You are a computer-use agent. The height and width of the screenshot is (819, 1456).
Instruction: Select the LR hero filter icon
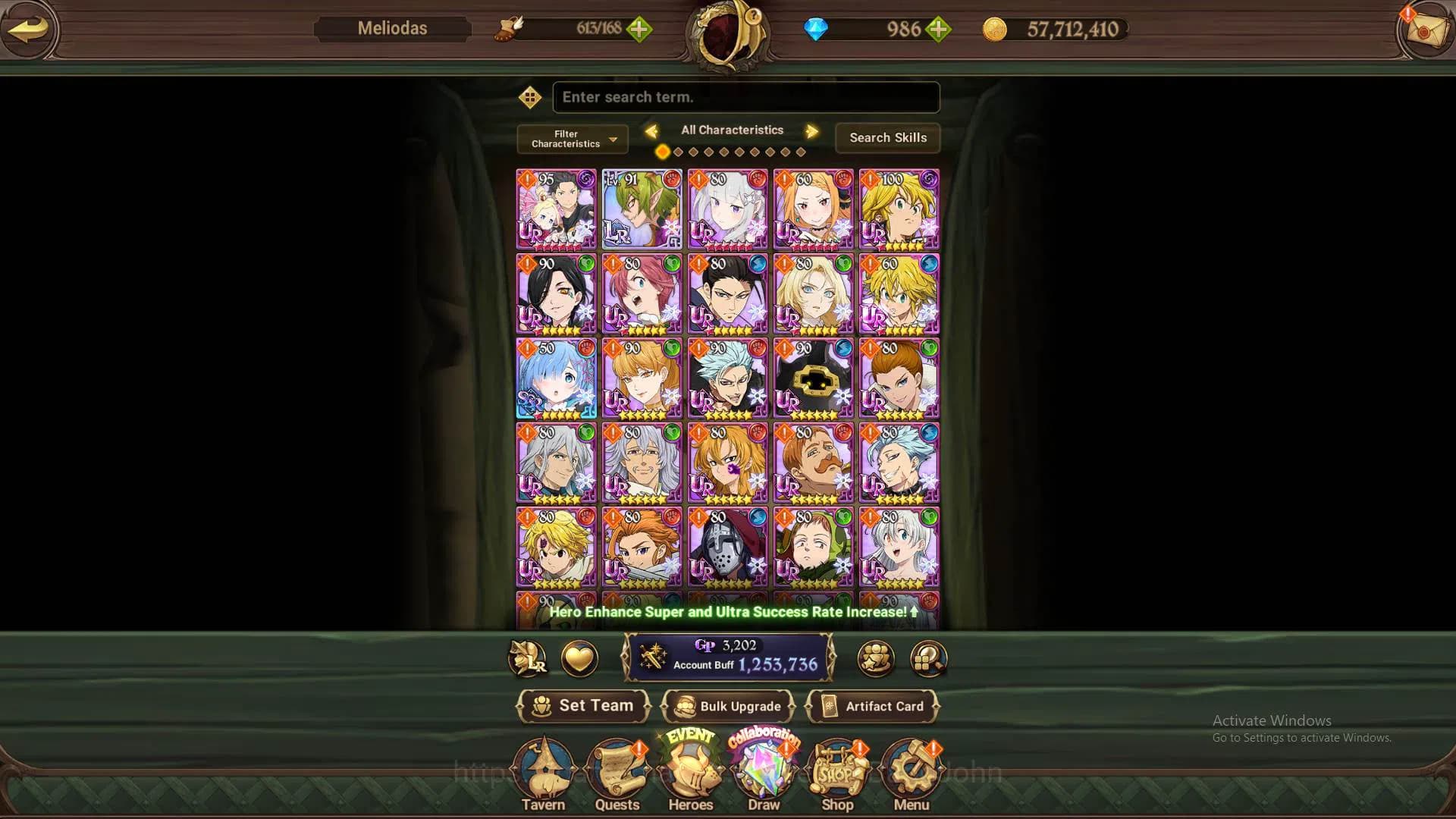coord(528,659)
